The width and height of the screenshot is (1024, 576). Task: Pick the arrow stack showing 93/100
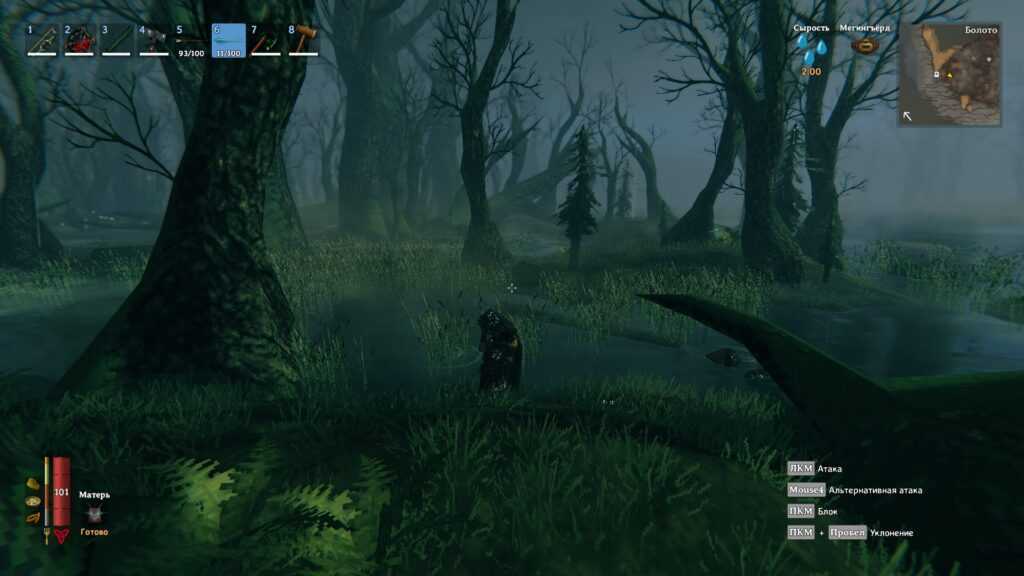[191, 40]
